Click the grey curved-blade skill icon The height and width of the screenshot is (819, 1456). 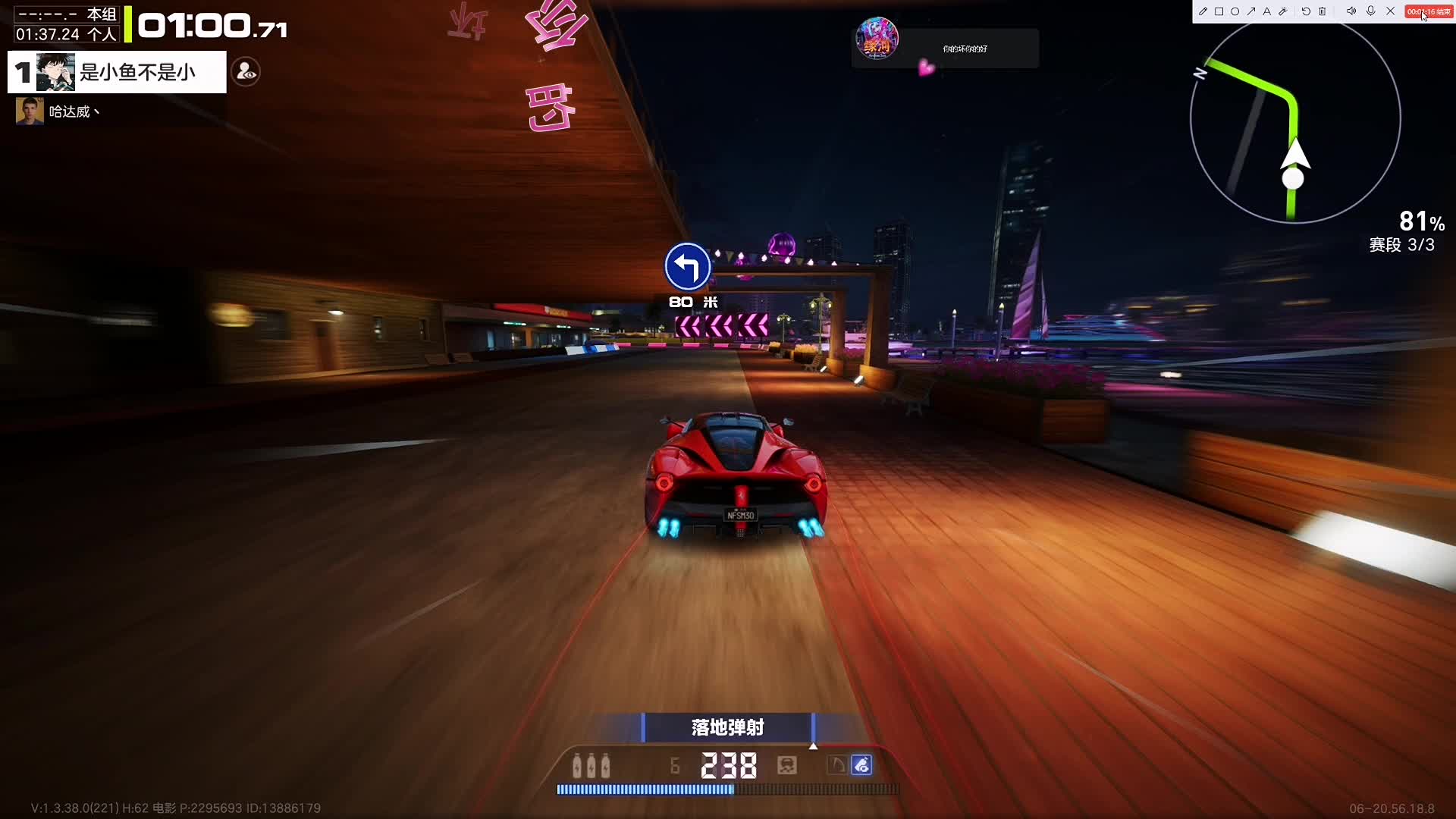pos(836,765)
